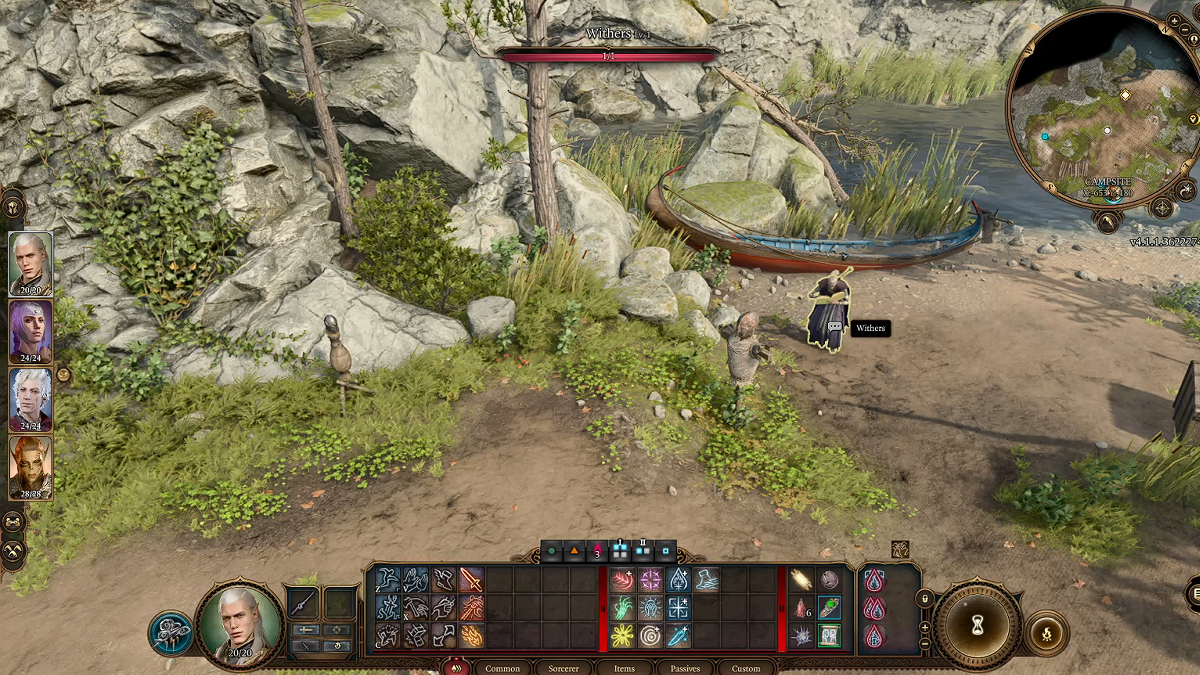Talk to Withers via name label
The height and width of the screenshot is (675, 1200).
click(x=870, y=328)
